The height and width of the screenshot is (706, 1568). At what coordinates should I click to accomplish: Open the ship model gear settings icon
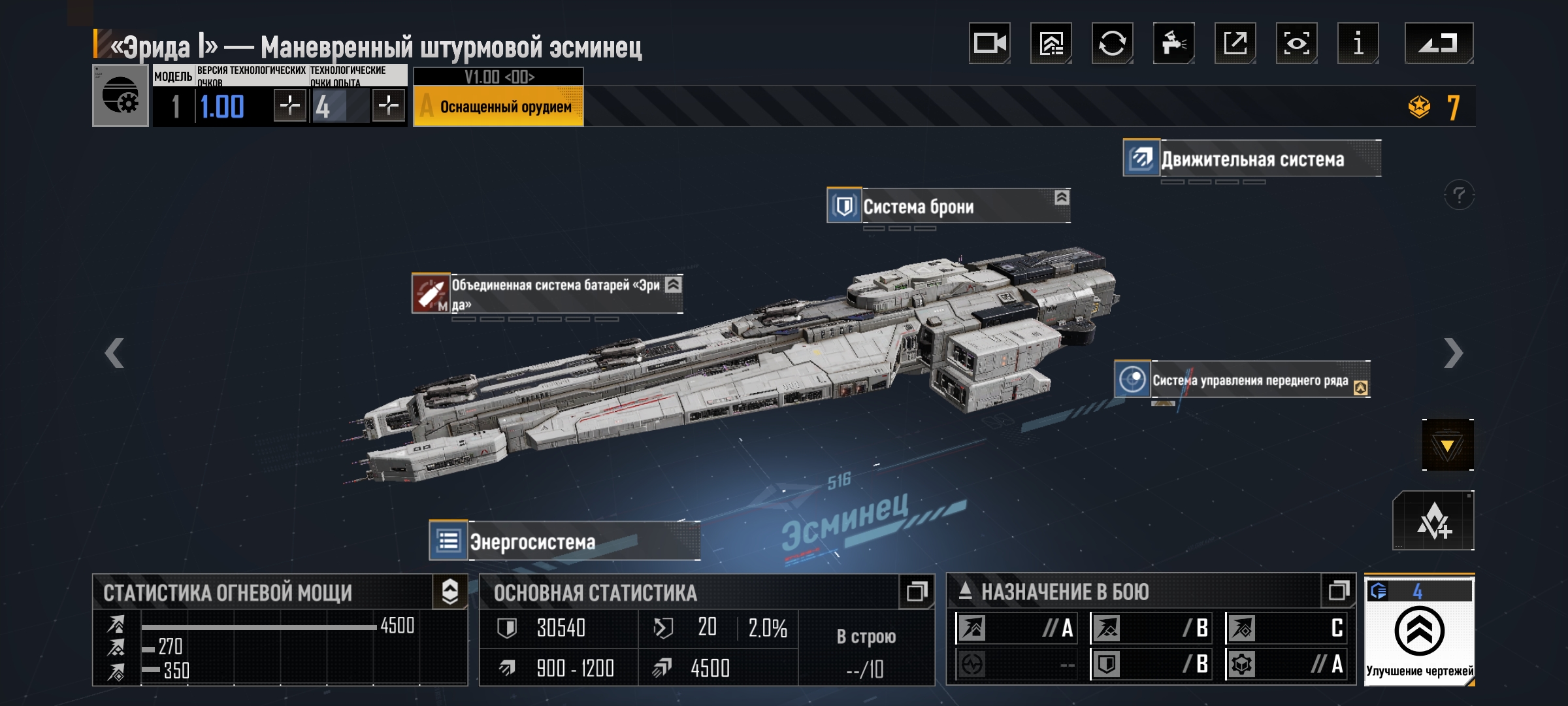click(121, 96)
